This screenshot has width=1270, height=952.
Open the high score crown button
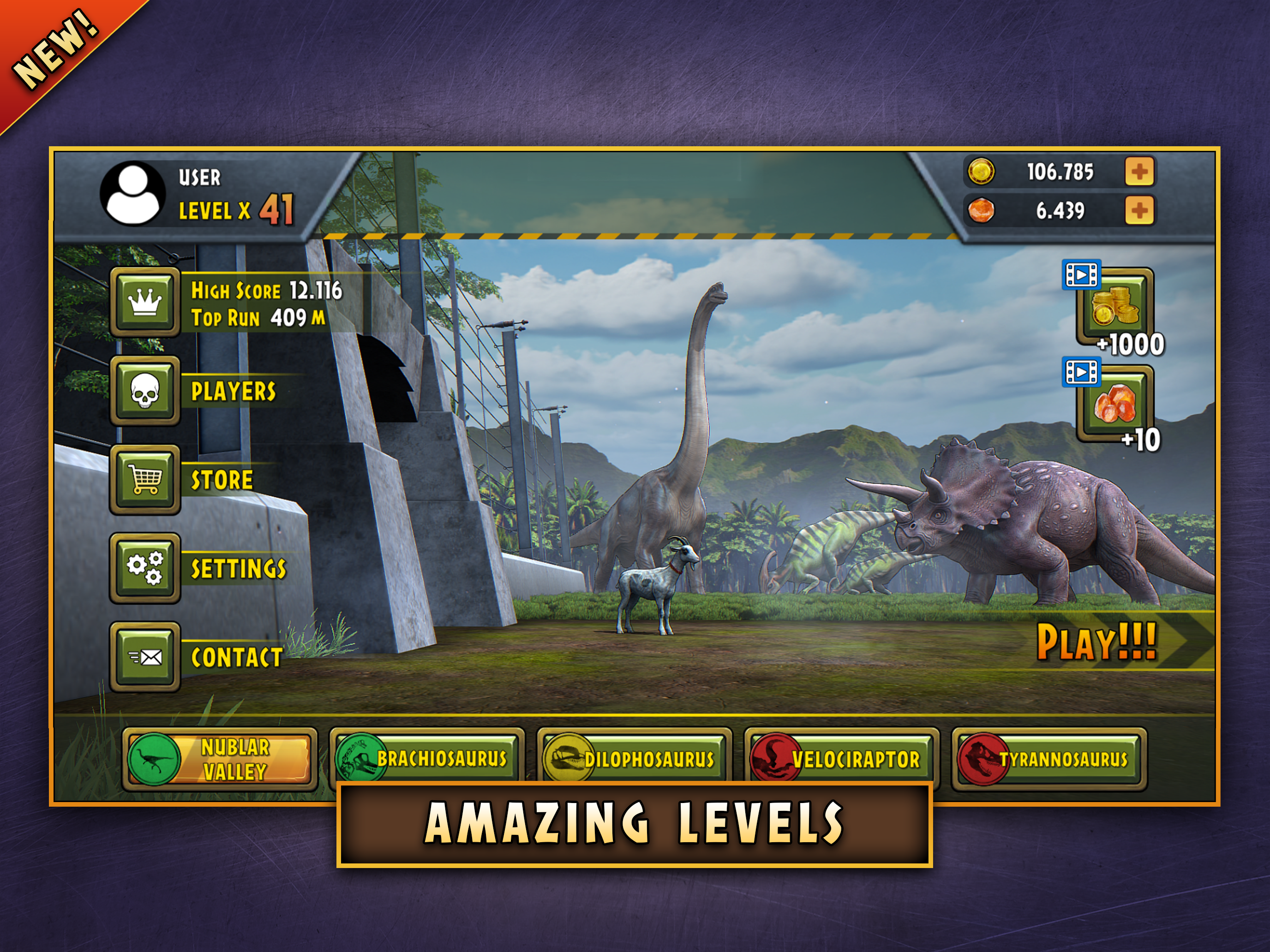click(145, 302)
